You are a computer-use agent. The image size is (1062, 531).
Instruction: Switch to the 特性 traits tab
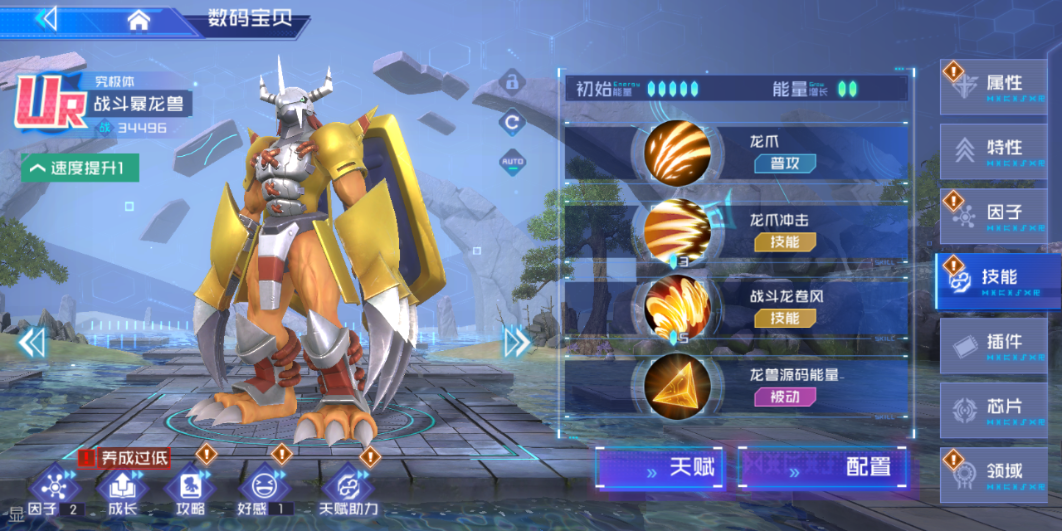[993, 152]
